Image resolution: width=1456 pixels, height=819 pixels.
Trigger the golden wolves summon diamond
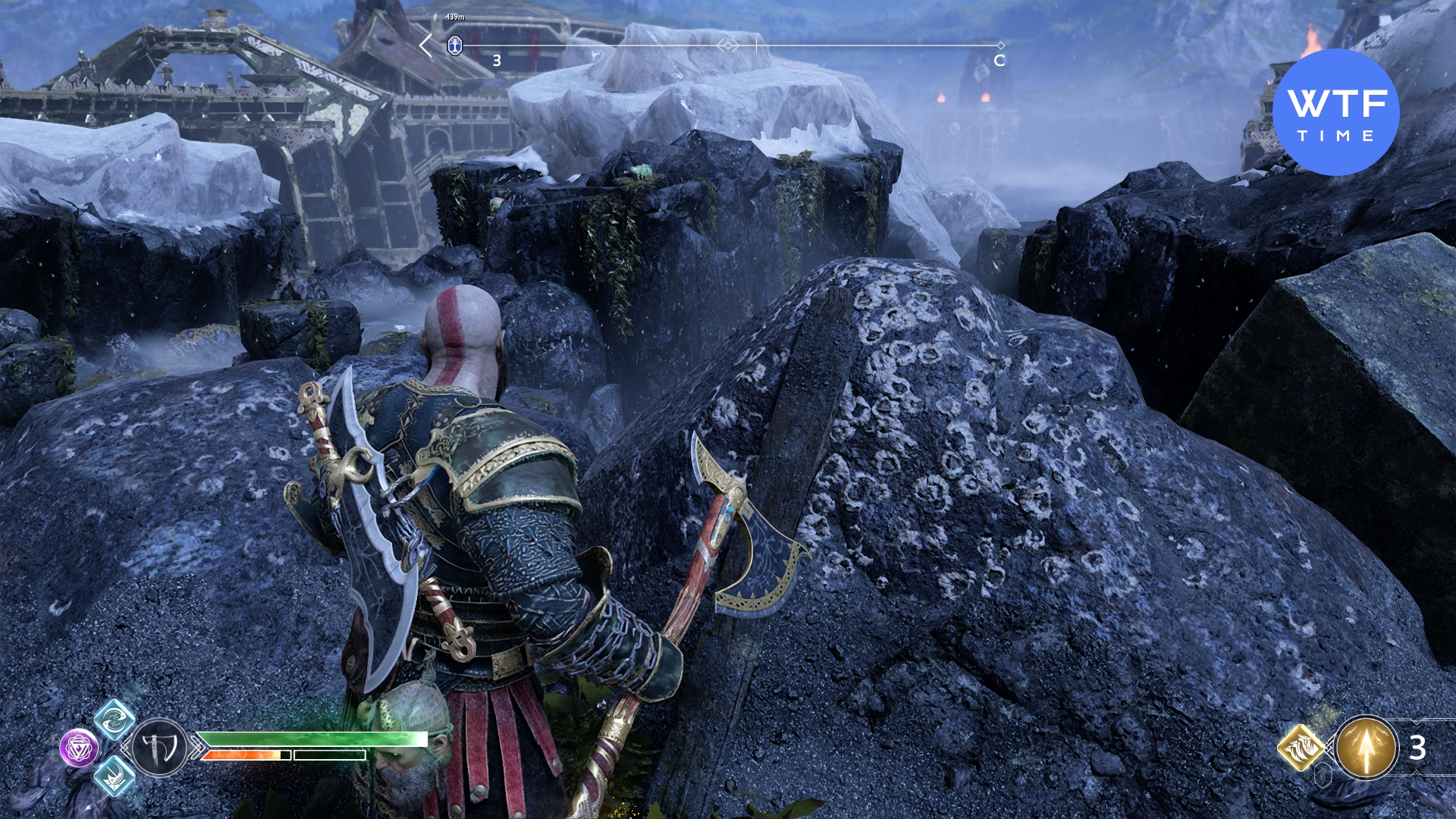(x=1301, y=747)
